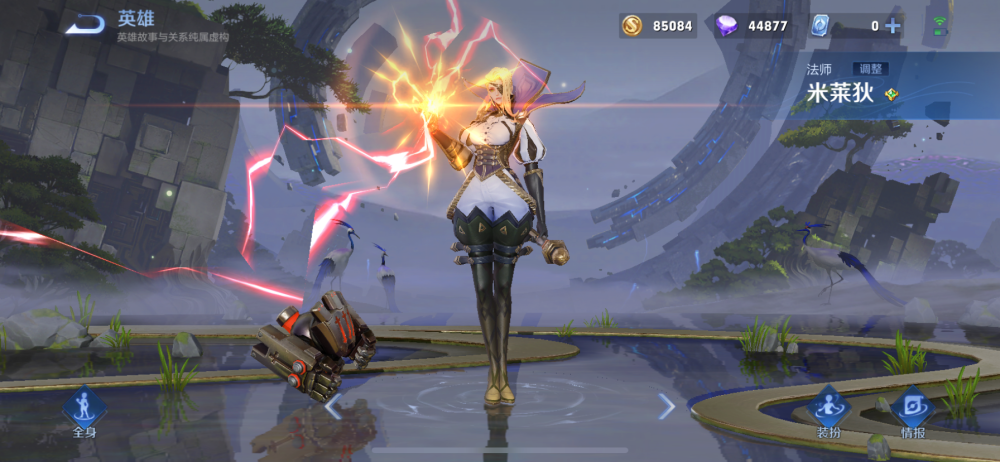
Task: Show the next hero with right arrow
Action: [667, 406]
